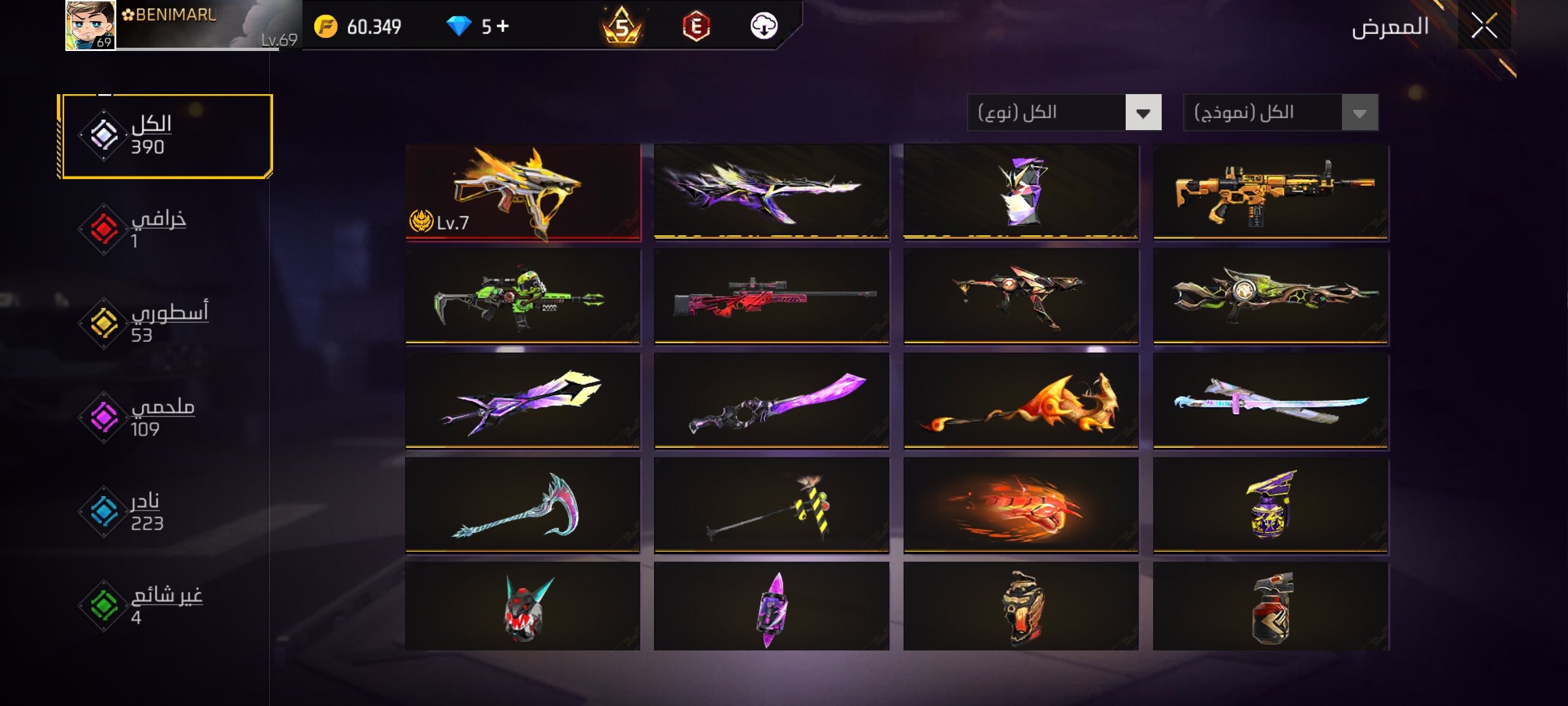Click the cloud download icon

pos(764,26)
